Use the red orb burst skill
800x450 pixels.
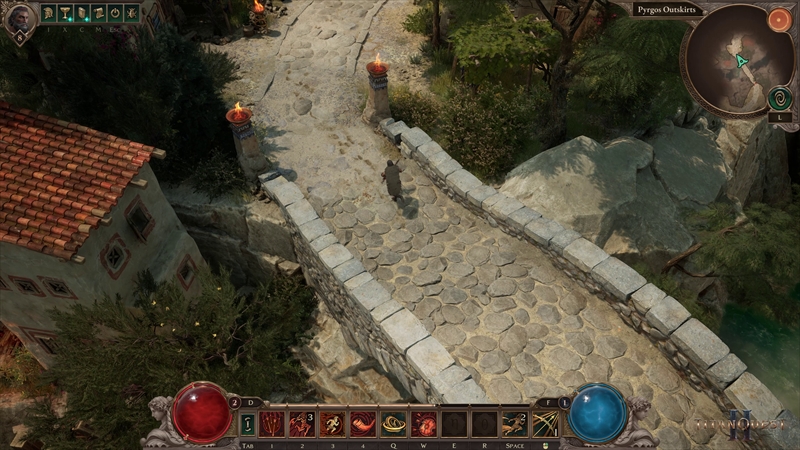(424, 424)
